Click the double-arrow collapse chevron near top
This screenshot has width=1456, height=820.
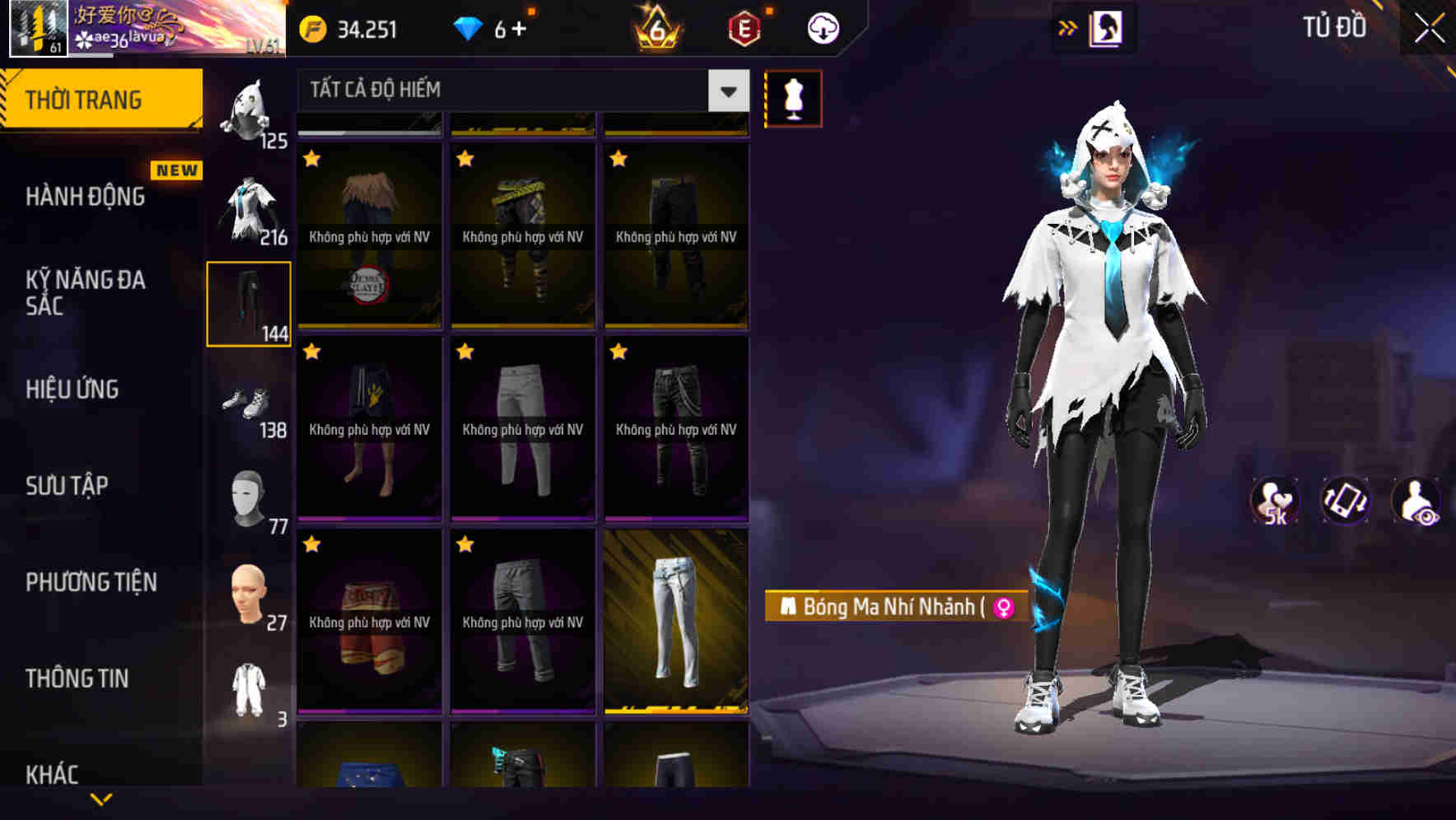pos(1067,27)
